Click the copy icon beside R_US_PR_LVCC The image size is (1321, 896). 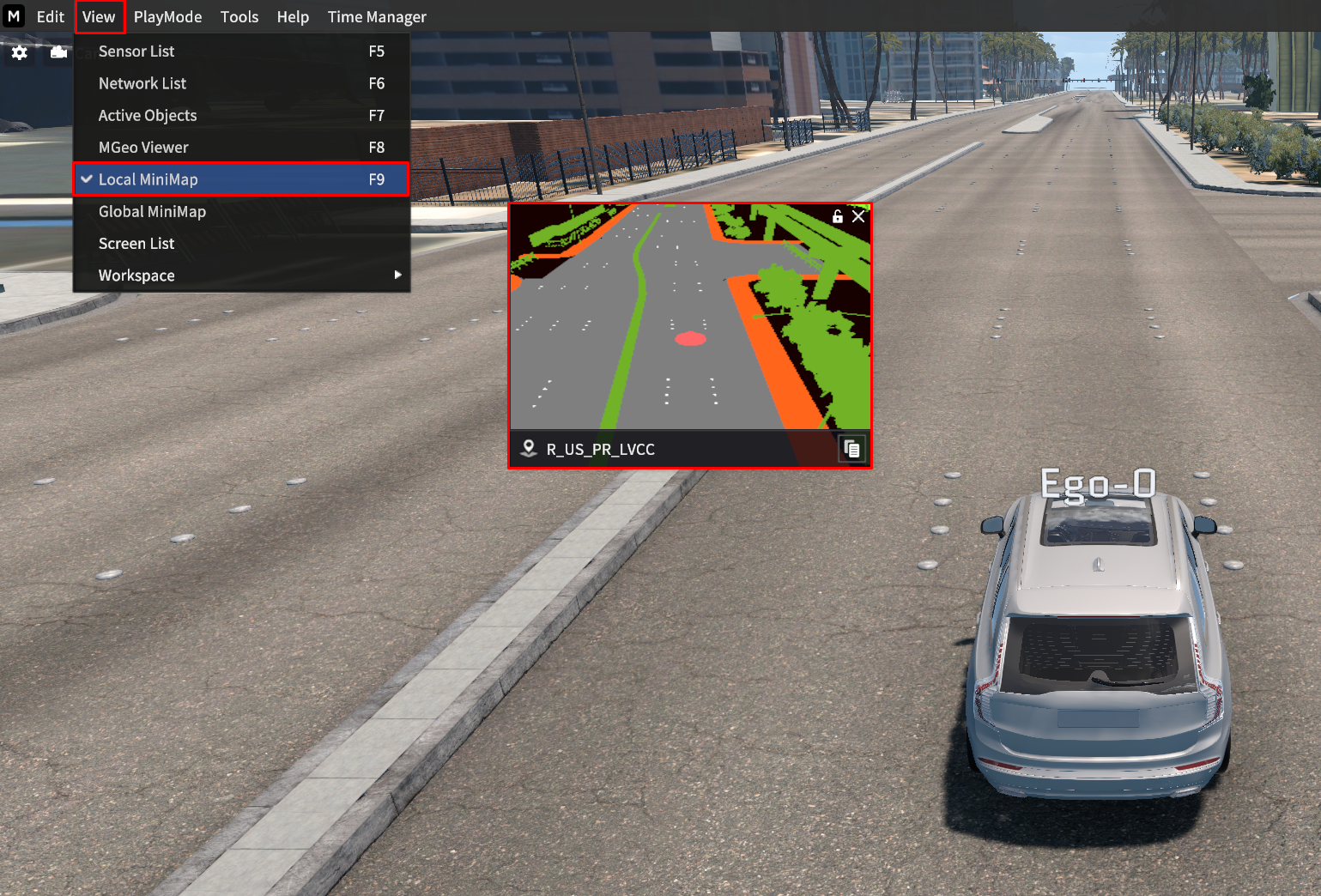tap(851, 449)
